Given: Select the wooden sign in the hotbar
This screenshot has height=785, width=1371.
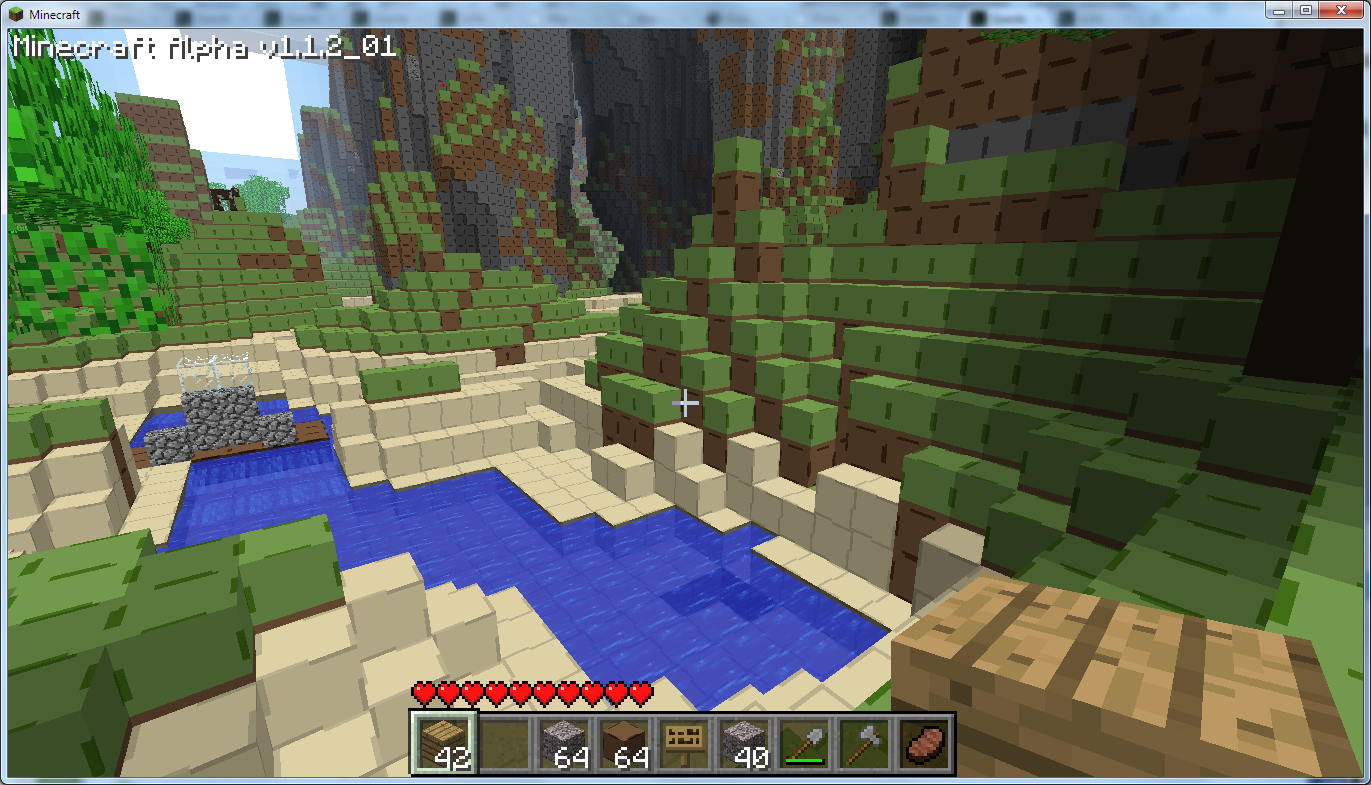Looking at the screenshot, I should [x=684, y=743].
